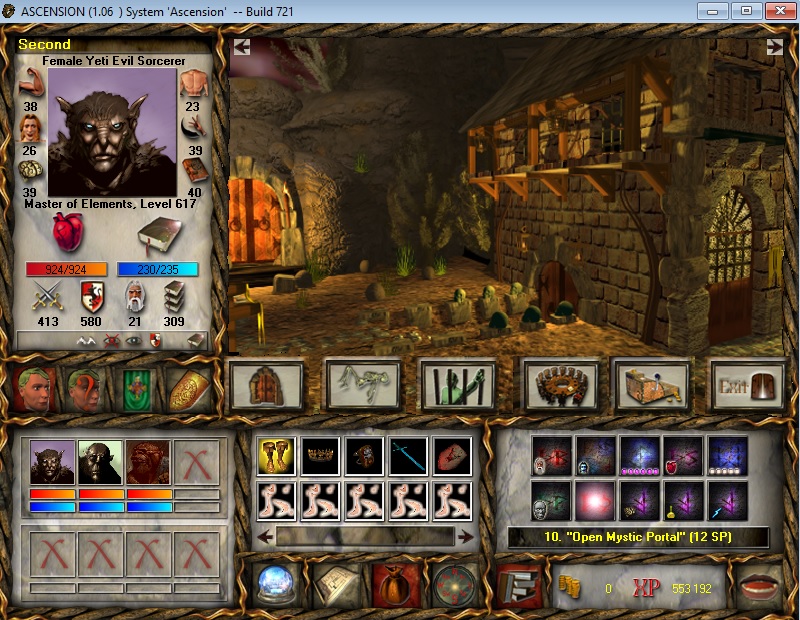Click the Exit door button
Image resolution: width=800 pixels, height=620 pixels.
pyautogui.click(x=747, y=385)
